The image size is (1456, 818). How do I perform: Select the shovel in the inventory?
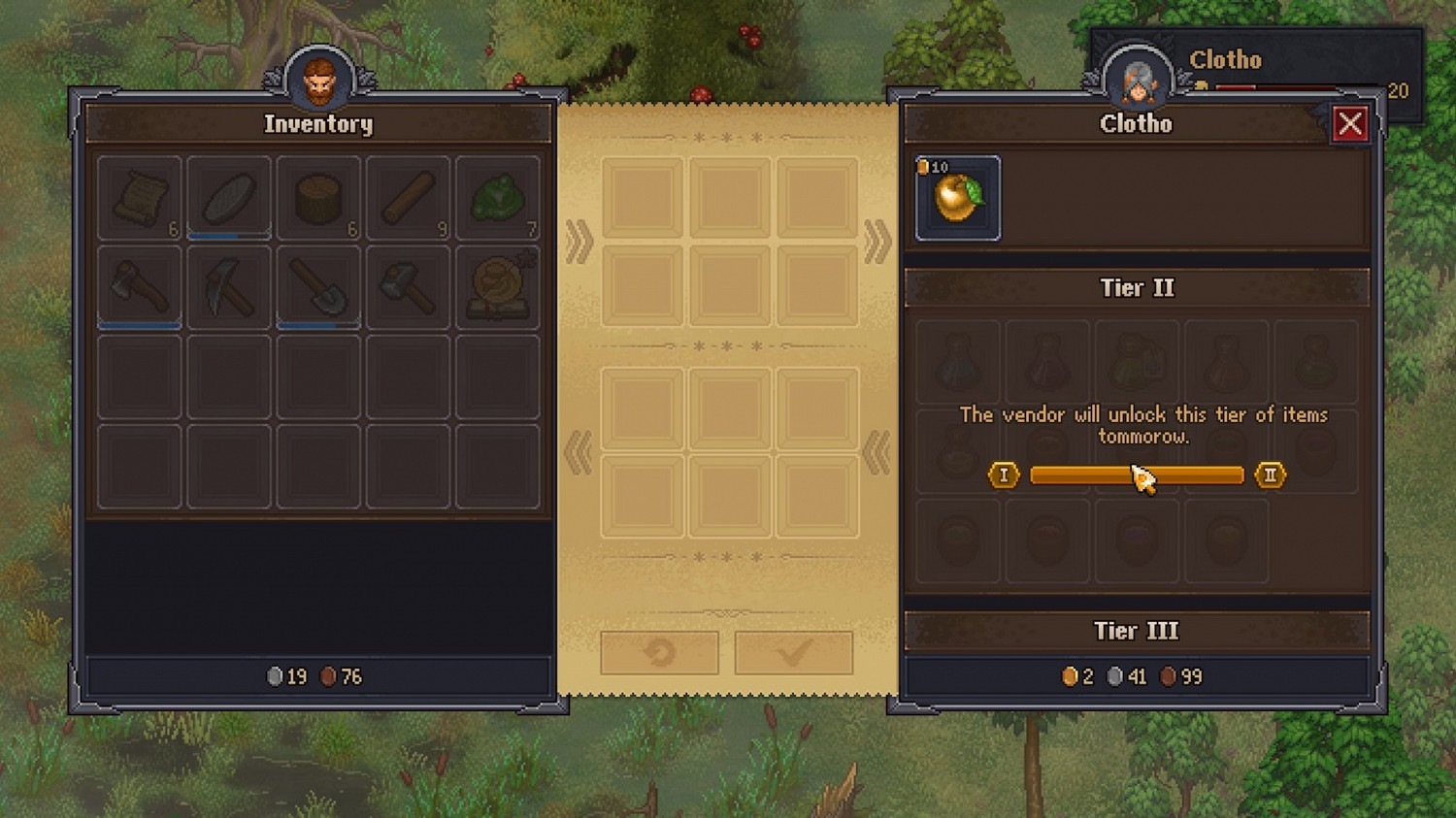(x=318, y=287)
